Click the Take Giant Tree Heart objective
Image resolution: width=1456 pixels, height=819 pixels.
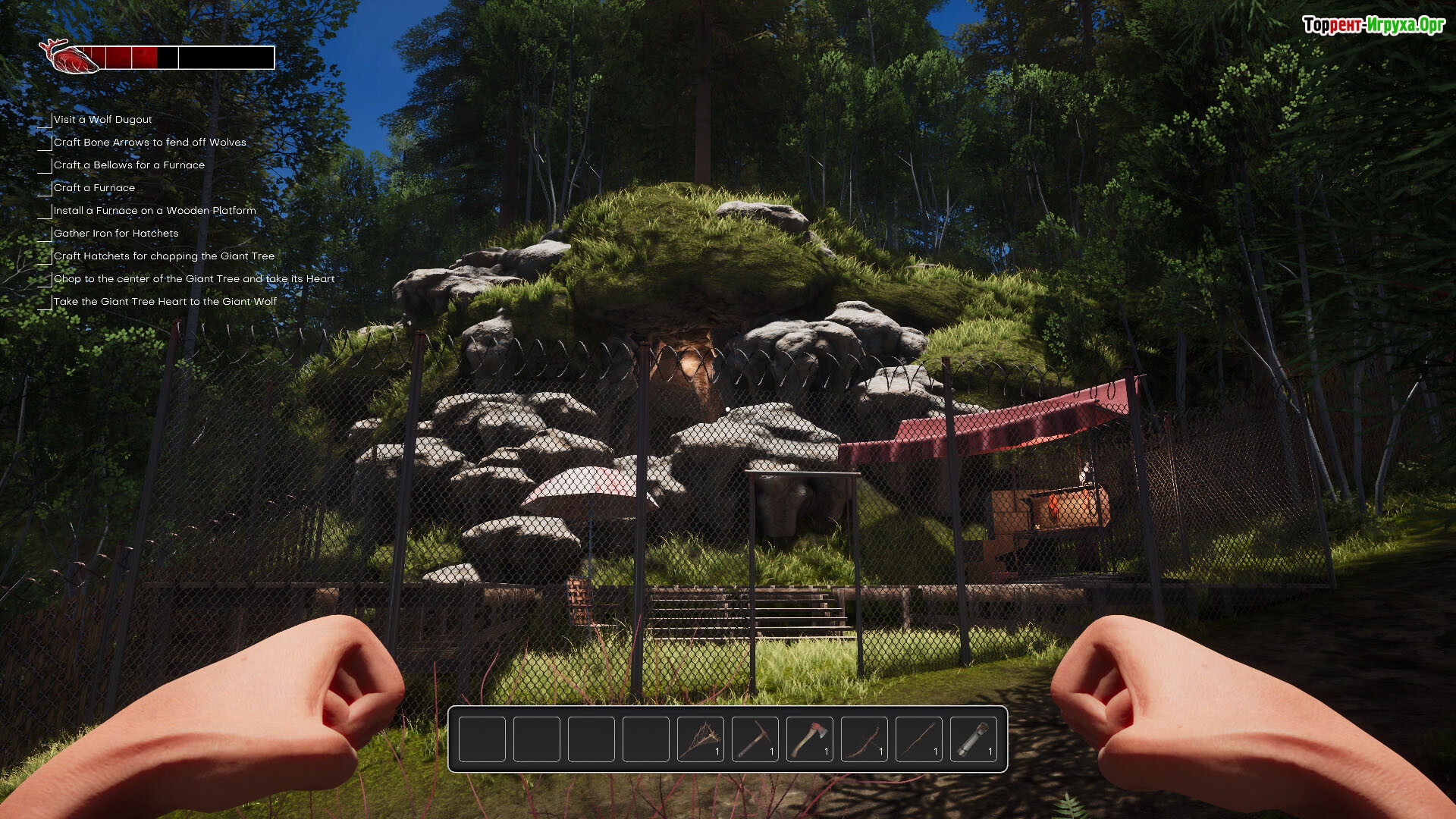pyautogui.click(x=165, y=302)
